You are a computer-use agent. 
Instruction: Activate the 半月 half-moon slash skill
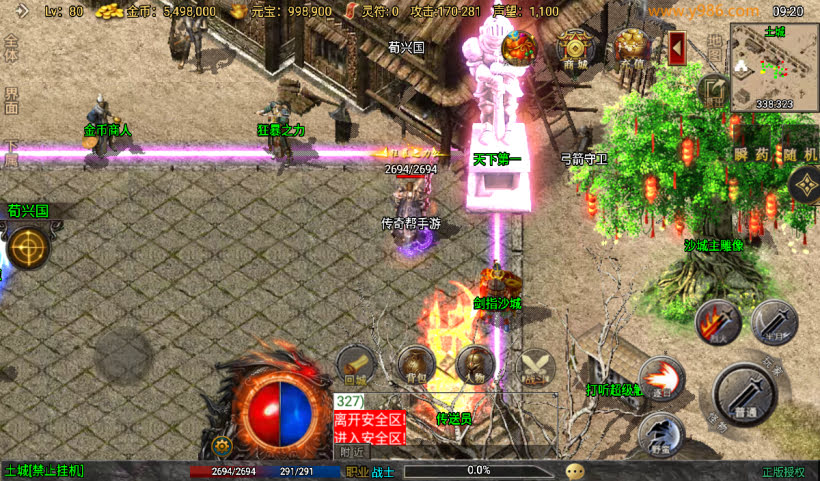[774, 321]
